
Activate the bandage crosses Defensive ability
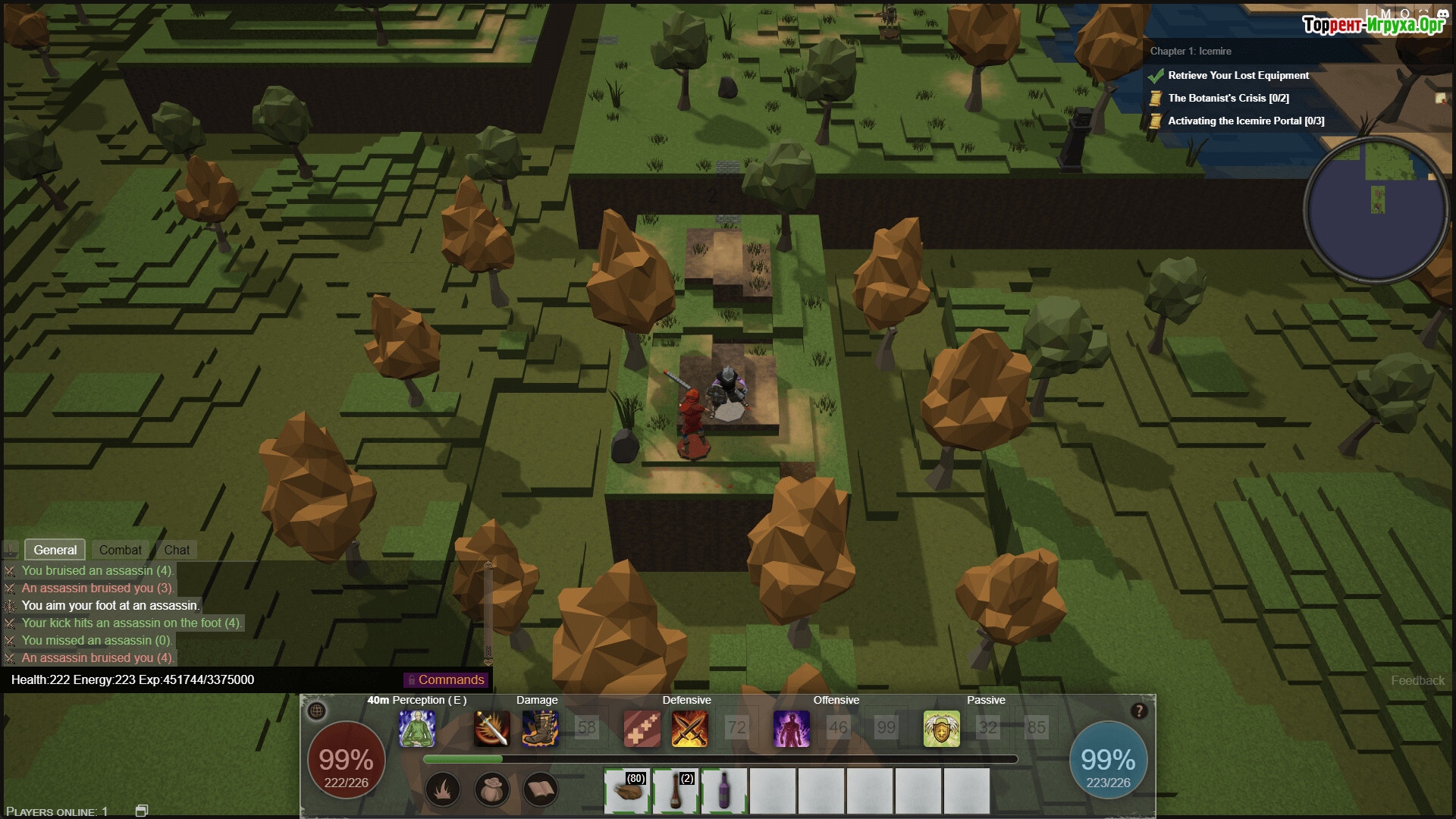pyautogui.click(x=642, y=729)
